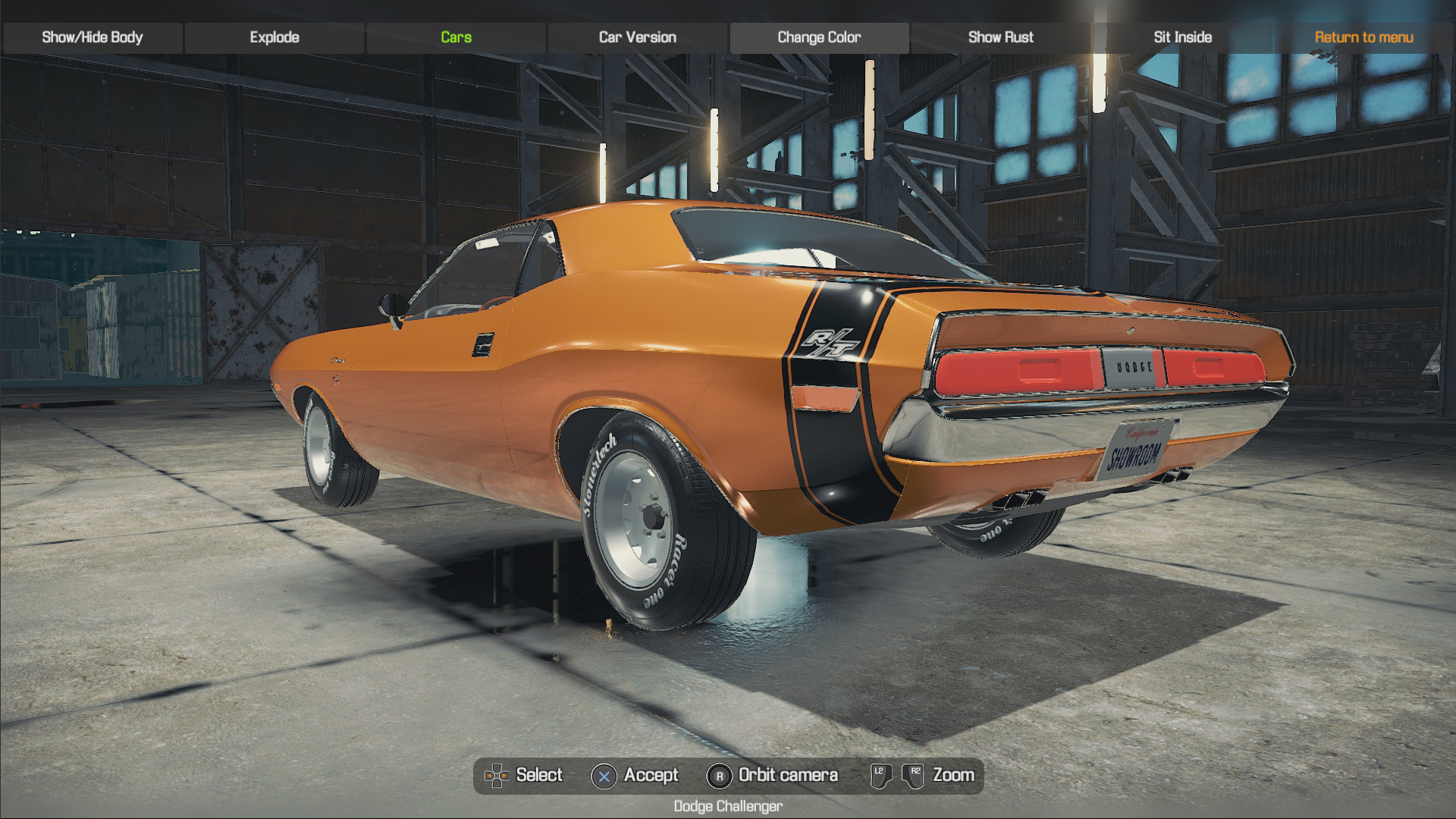This screenshot has height=819, width=1456.
Task: Click Return to menu
Action: pyautogui.click(x=1363, y=37)
